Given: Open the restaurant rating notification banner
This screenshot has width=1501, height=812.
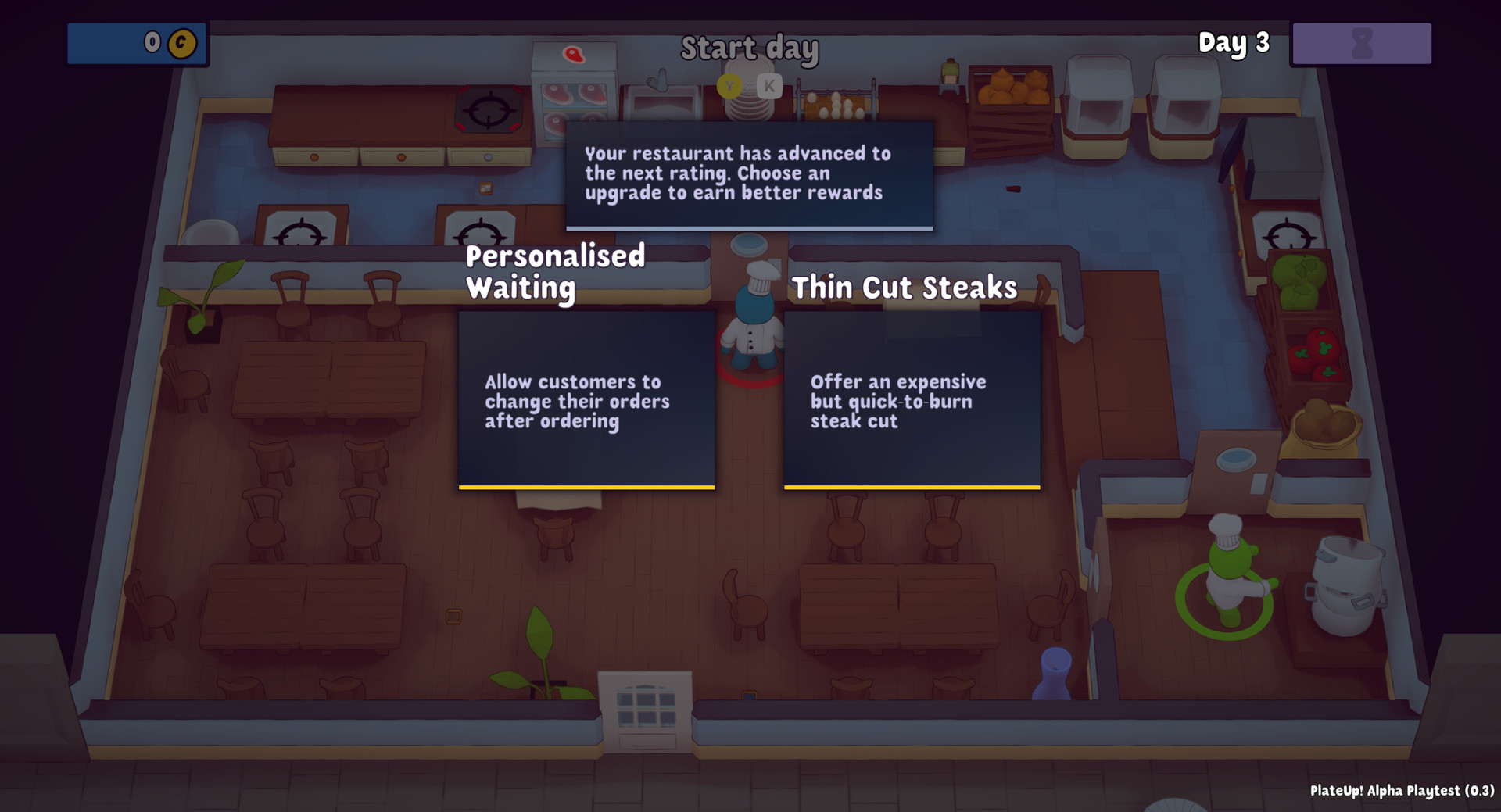Looking at the screenshot, I should tap(747, 173).
